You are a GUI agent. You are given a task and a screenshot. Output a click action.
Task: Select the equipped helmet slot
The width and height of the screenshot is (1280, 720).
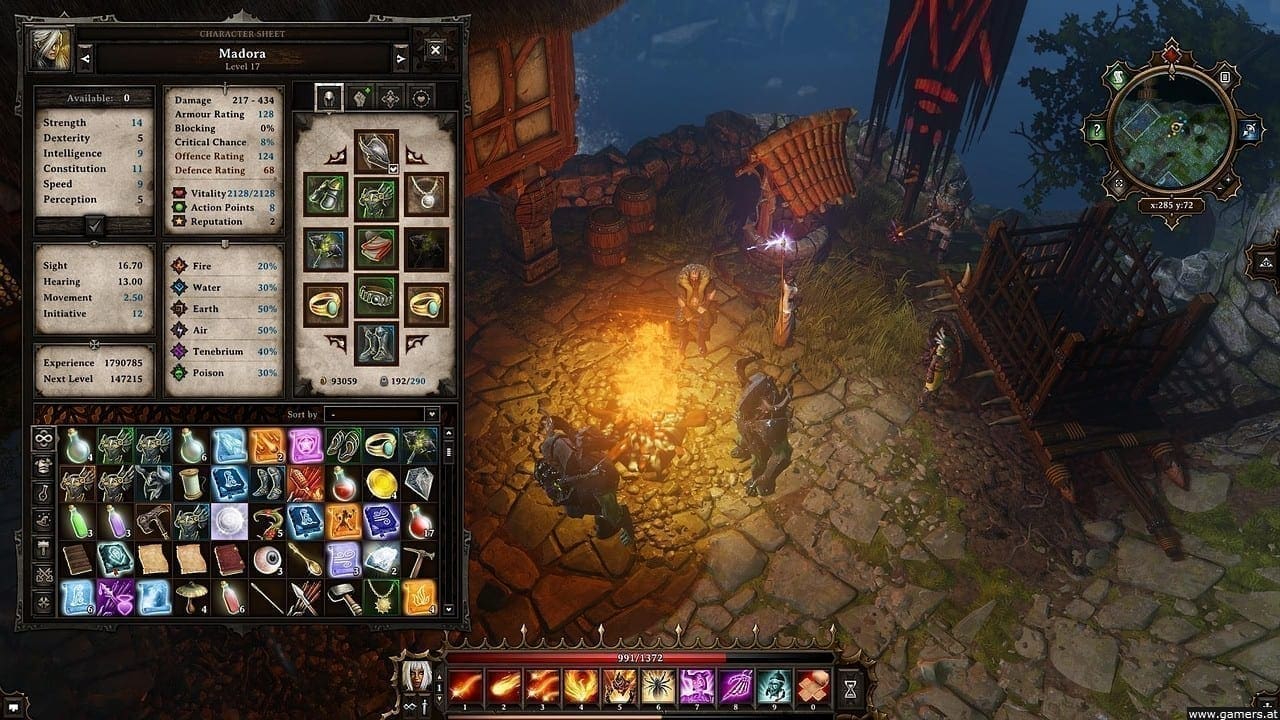coord(376,151)
